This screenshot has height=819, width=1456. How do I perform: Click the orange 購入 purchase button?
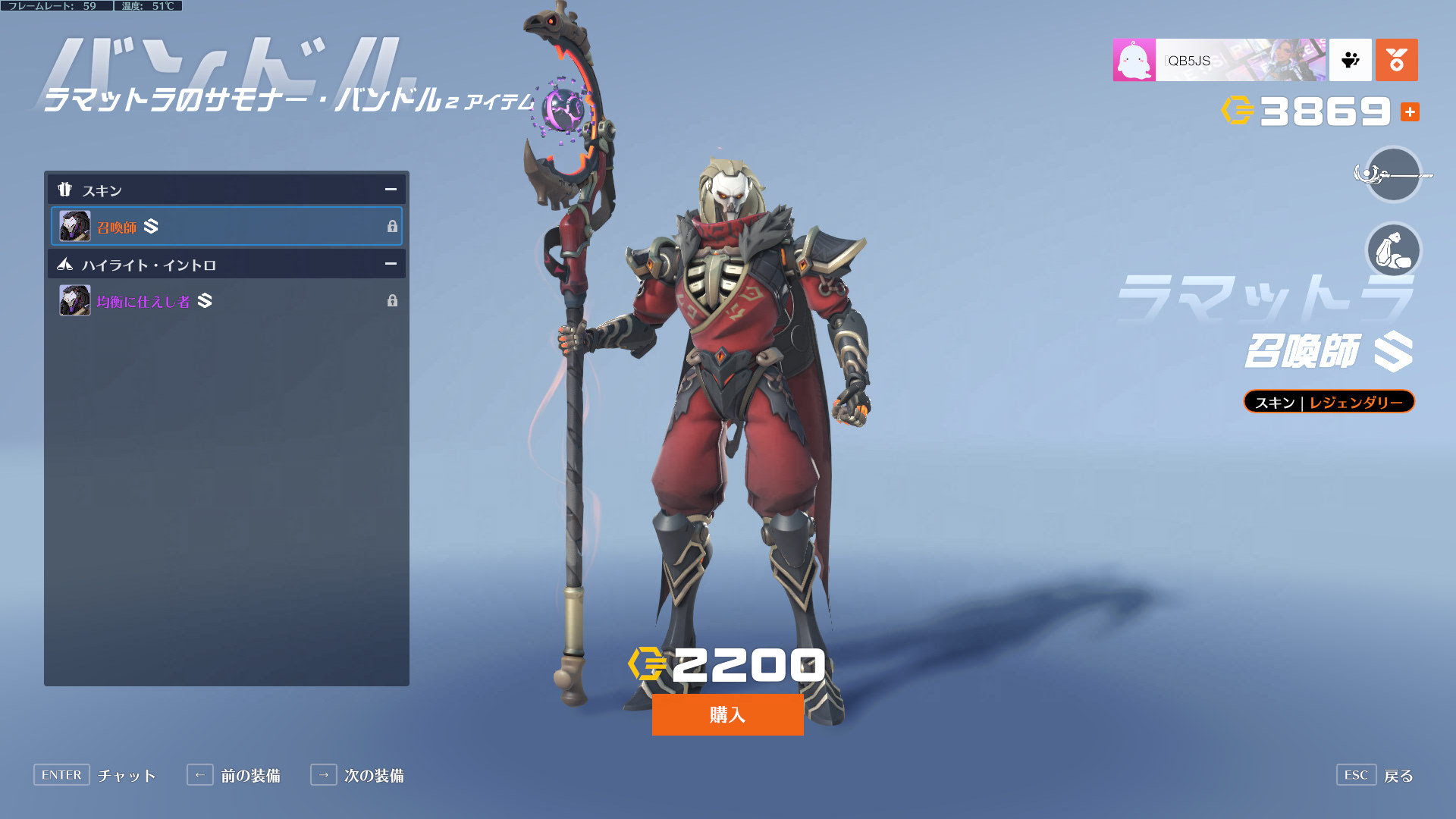727,714
